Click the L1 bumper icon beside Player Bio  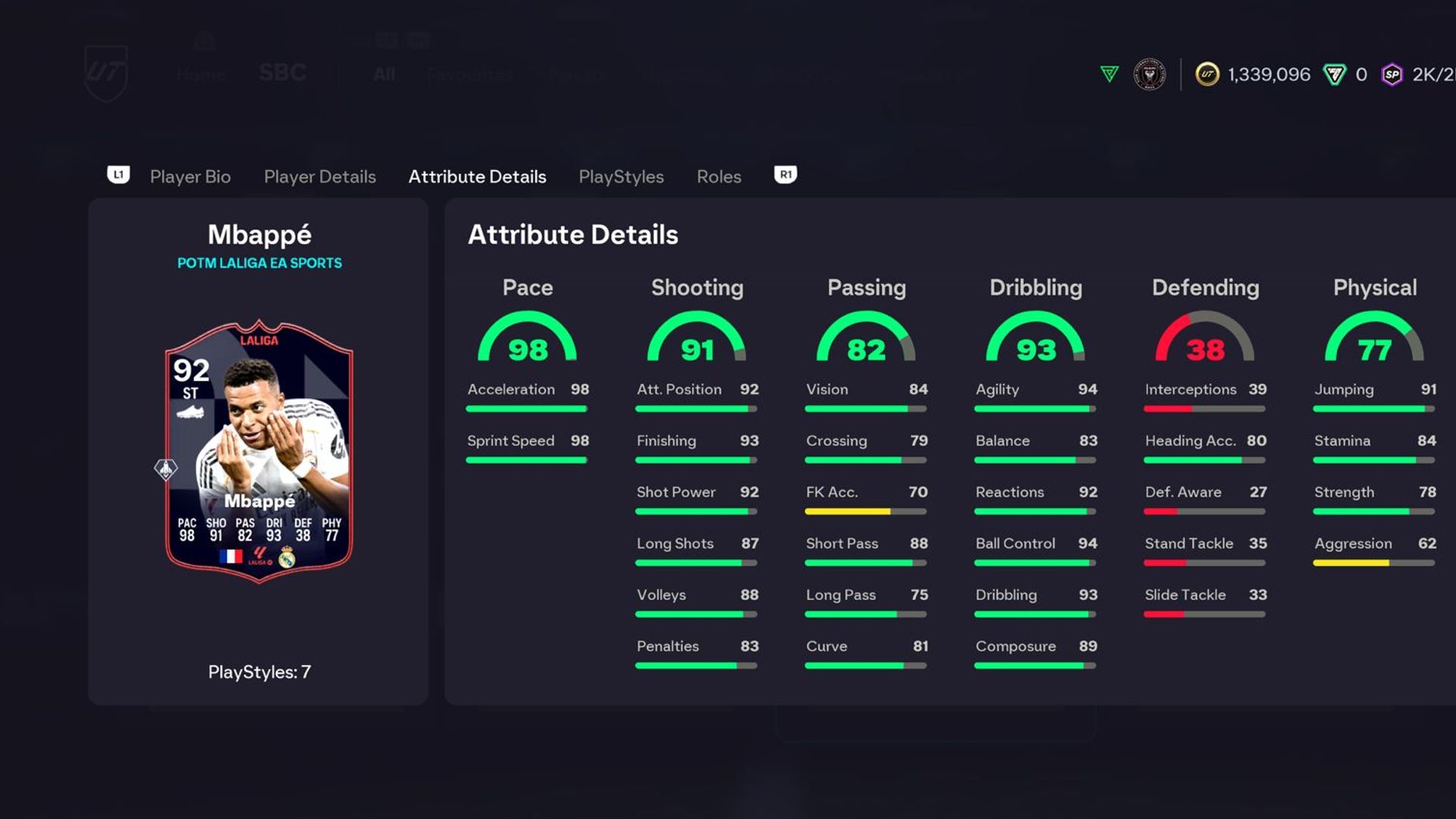point(119,175)
